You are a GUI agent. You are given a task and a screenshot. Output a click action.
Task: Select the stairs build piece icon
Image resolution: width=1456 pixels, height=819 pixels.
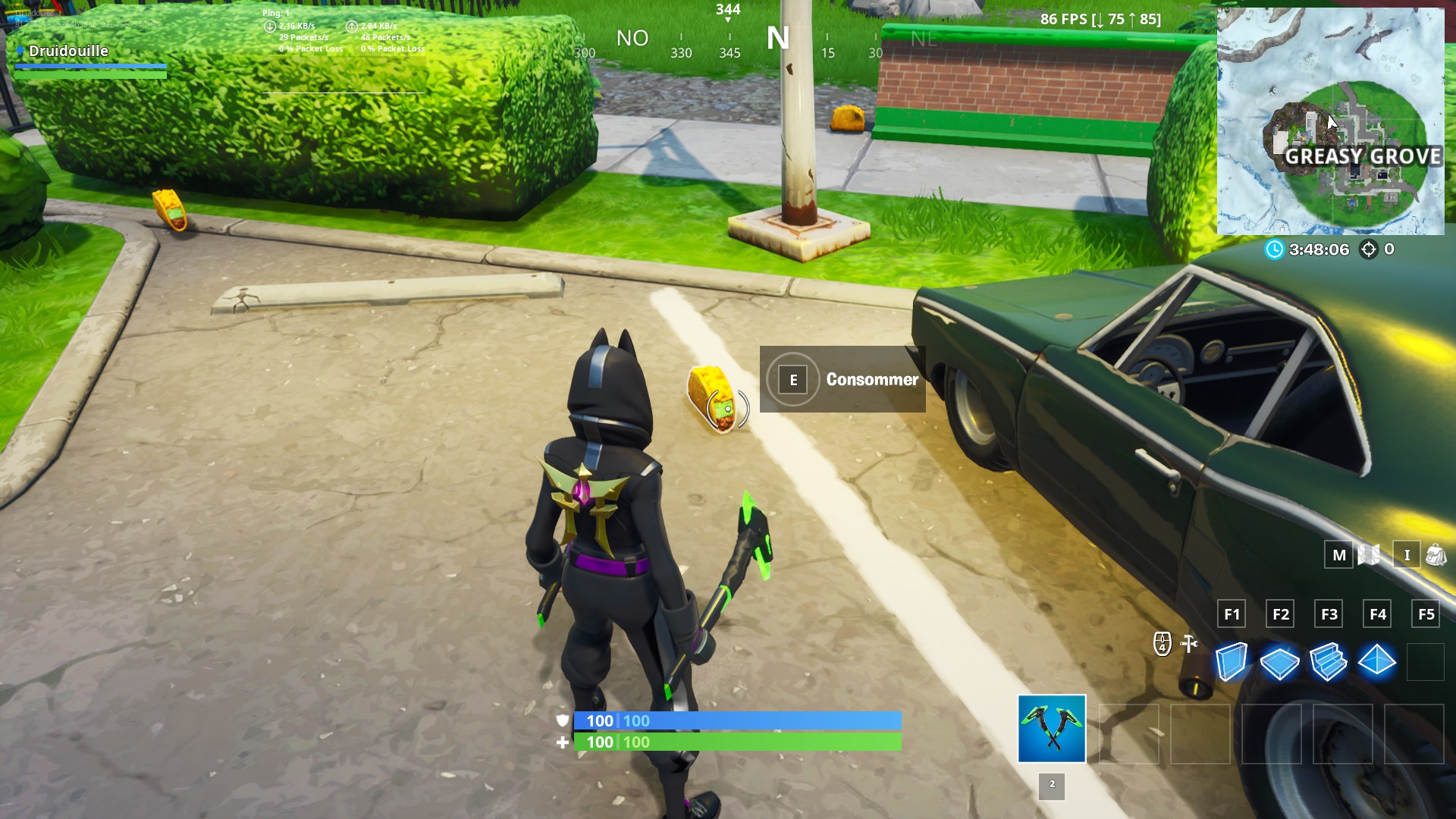[x=1329, y=660]
